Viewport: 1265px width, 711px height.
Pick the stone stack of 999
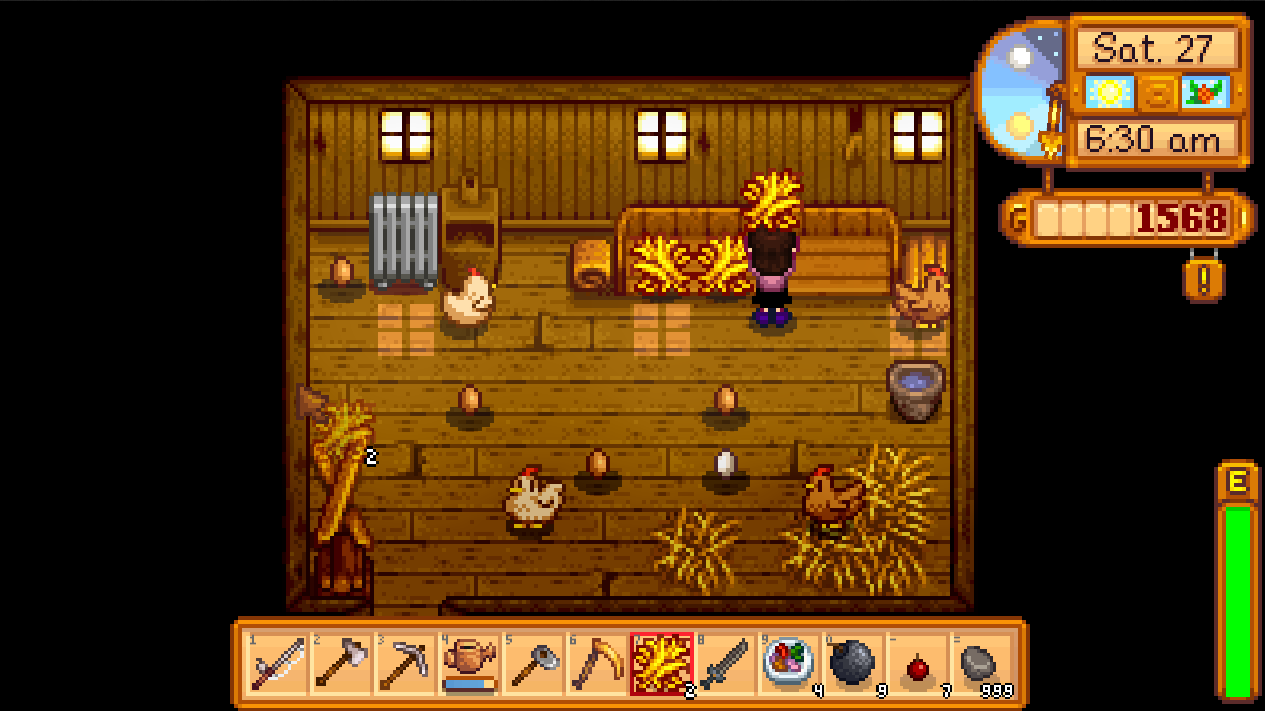coord(981,664)
